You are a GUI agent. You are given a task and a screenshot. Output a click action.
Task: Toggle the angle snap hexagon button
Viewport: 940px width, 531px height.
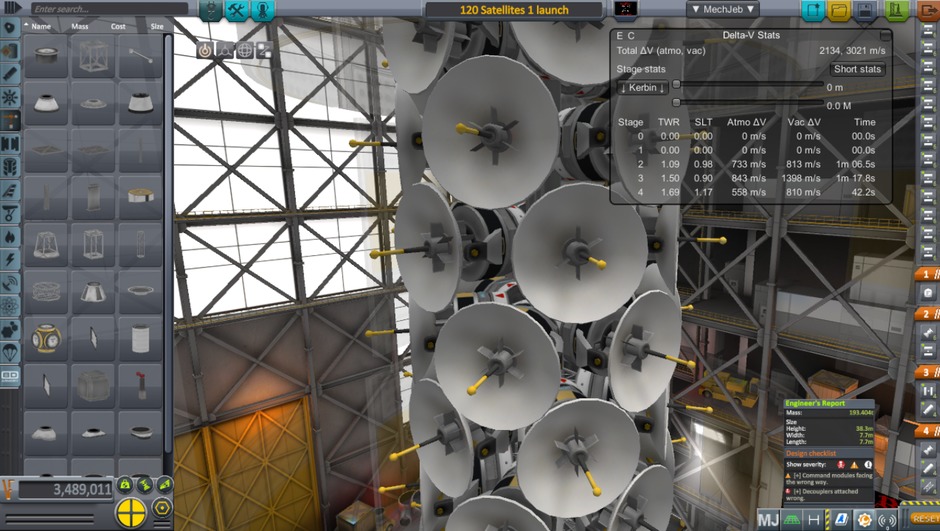point(162,508)
